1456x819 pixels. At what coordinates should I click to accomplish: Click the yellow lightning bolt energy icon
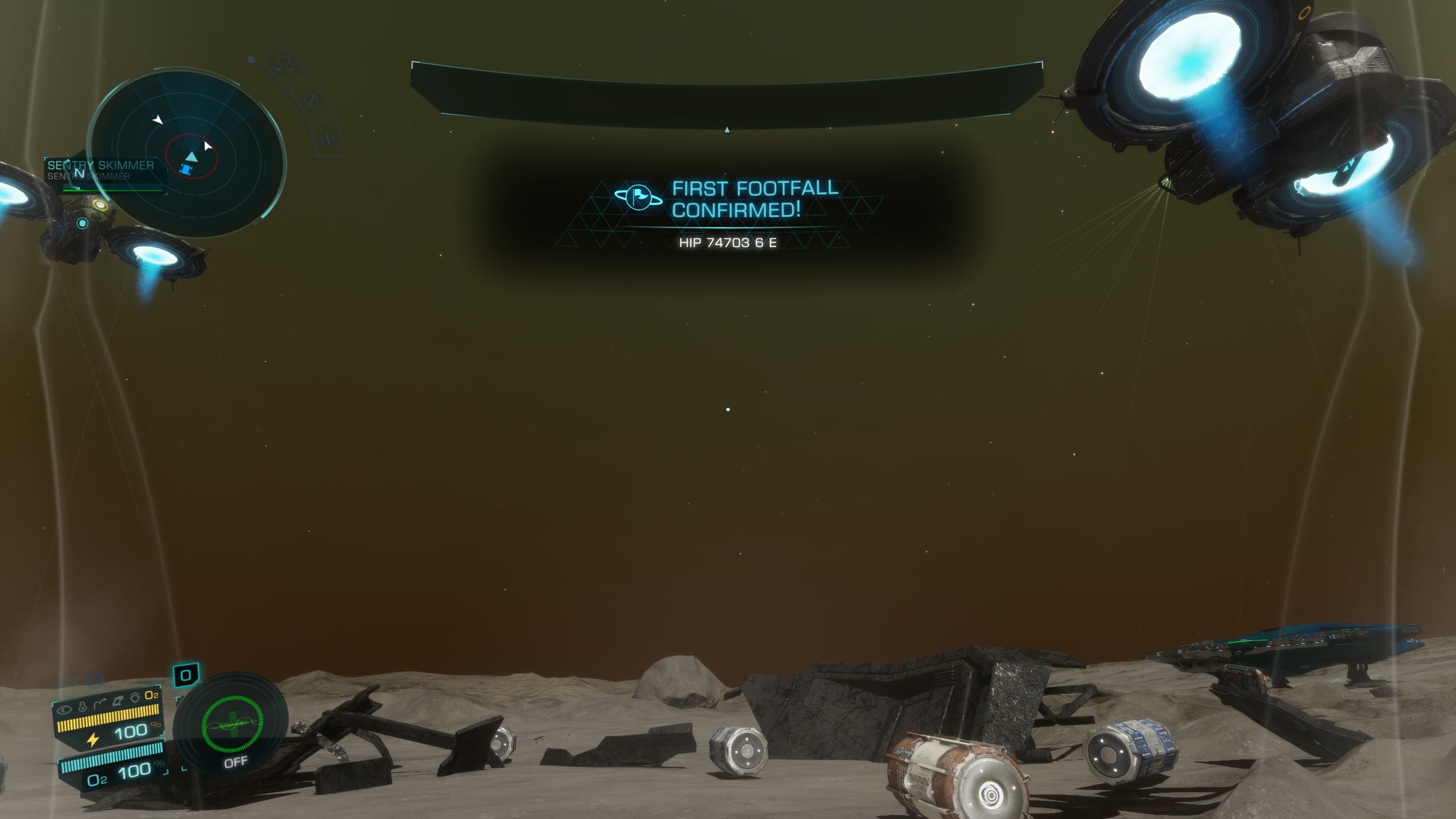93,739
